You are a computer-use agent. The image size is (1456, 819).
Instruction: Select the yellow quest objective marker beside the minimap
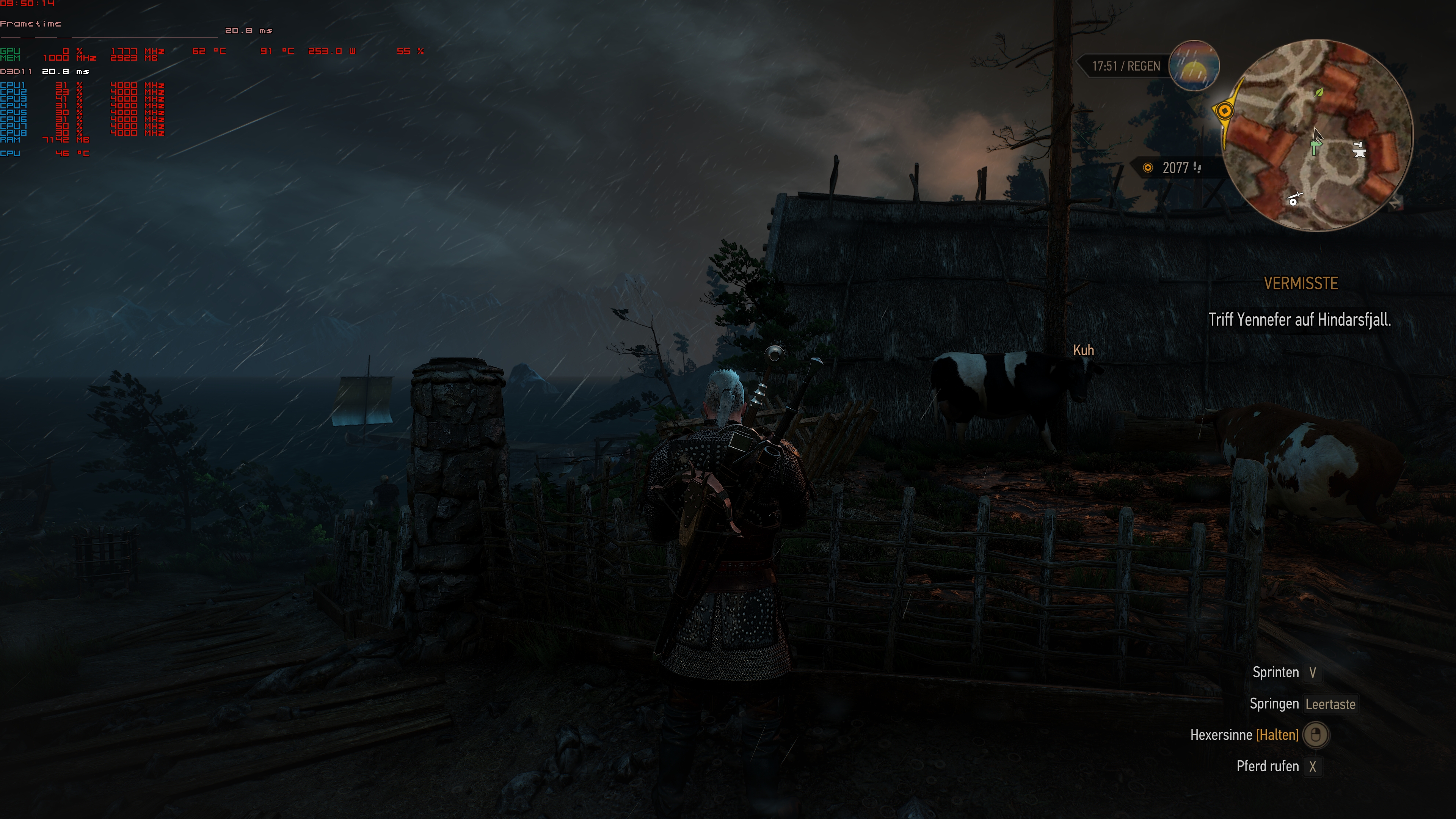(x=1226, y=111)
